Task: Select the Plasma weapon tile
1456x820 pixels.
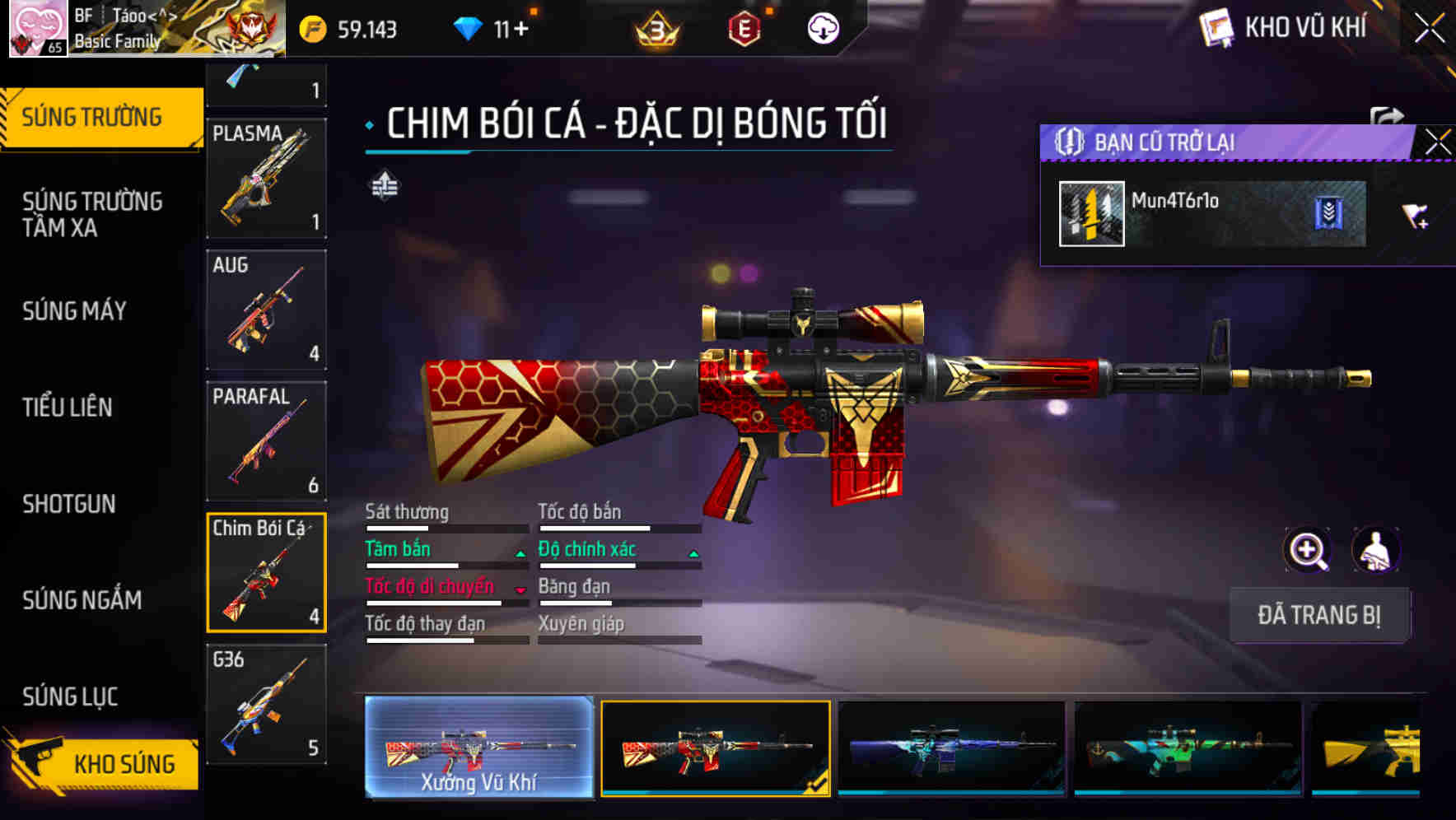Action: tap(266, 178)
